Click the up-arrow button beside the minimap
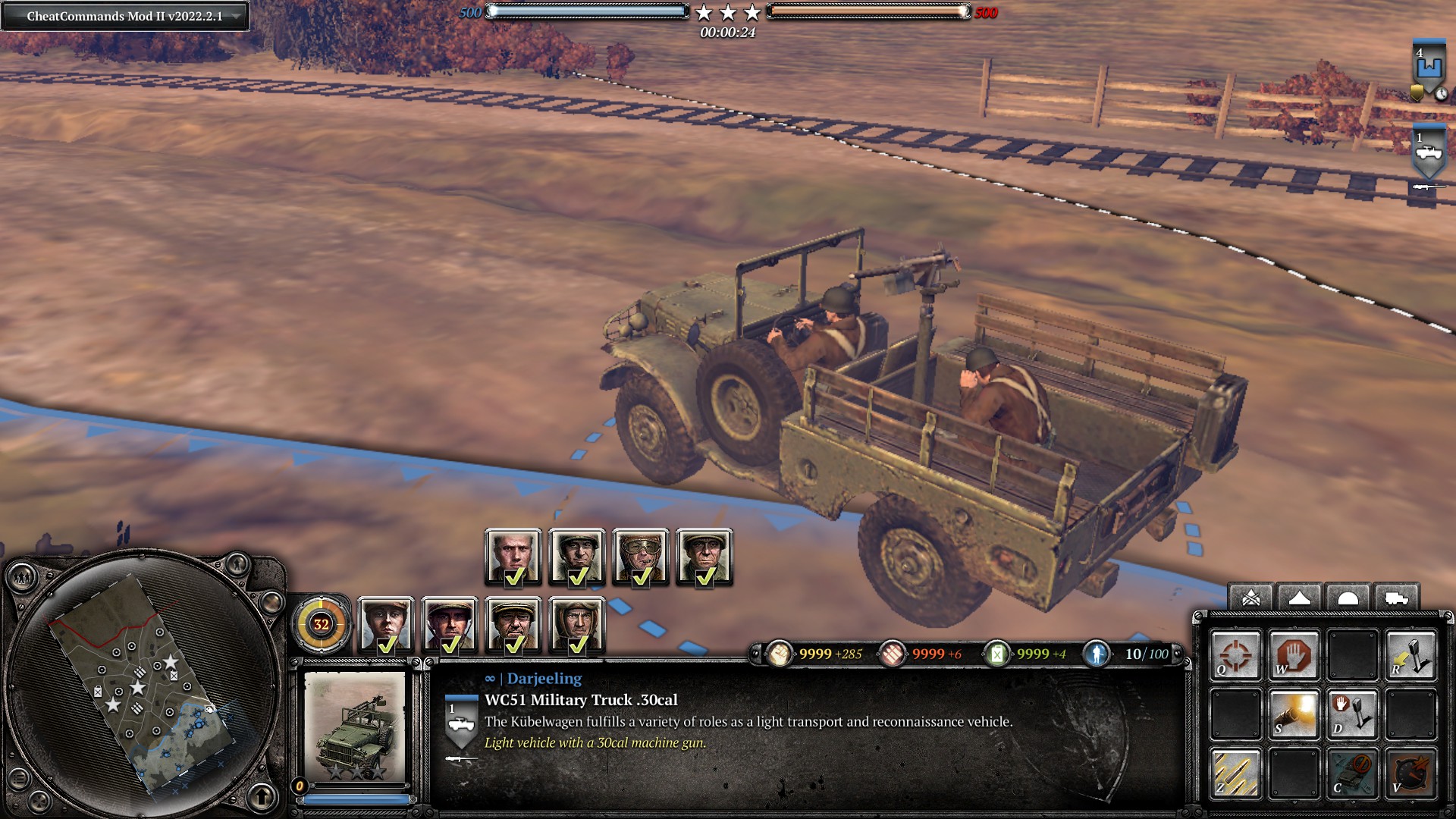 point(262,796)
